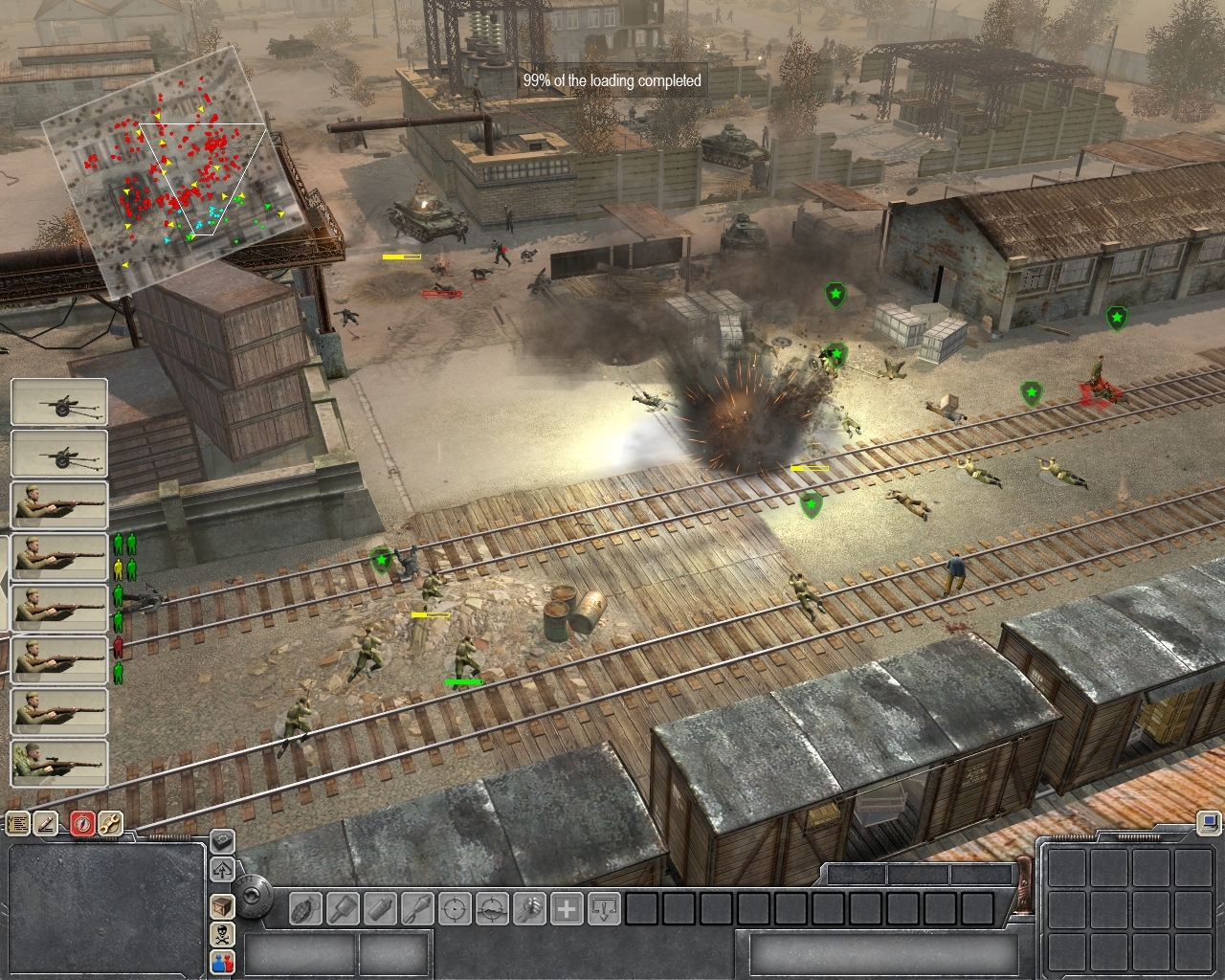Open the wooden crate inventory button
The height and width of the screenshot is (980, 1225).
pos(222,905)
